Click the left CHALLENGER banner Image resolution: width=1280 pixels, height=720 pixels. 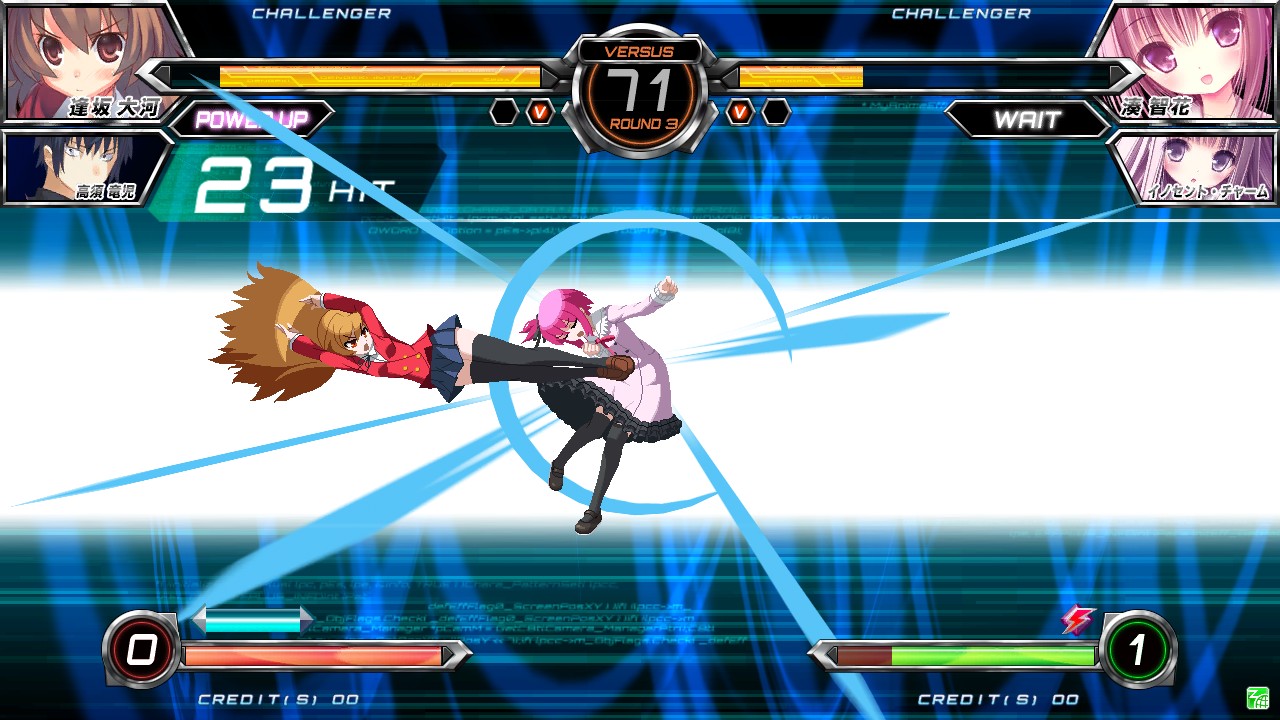tap(320, 13)
